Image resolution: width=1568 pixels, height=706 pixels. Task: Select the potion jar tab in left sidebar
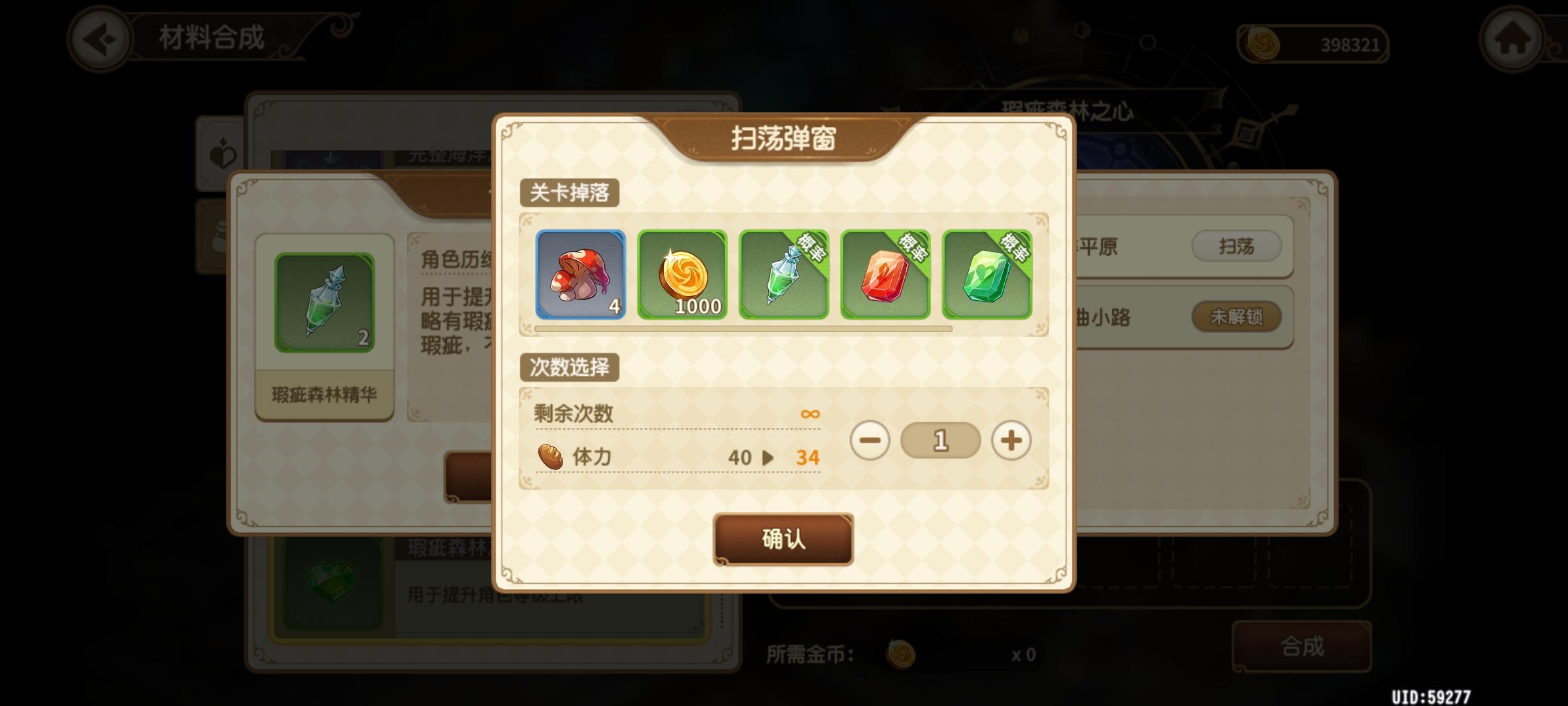tap(221, 239)
